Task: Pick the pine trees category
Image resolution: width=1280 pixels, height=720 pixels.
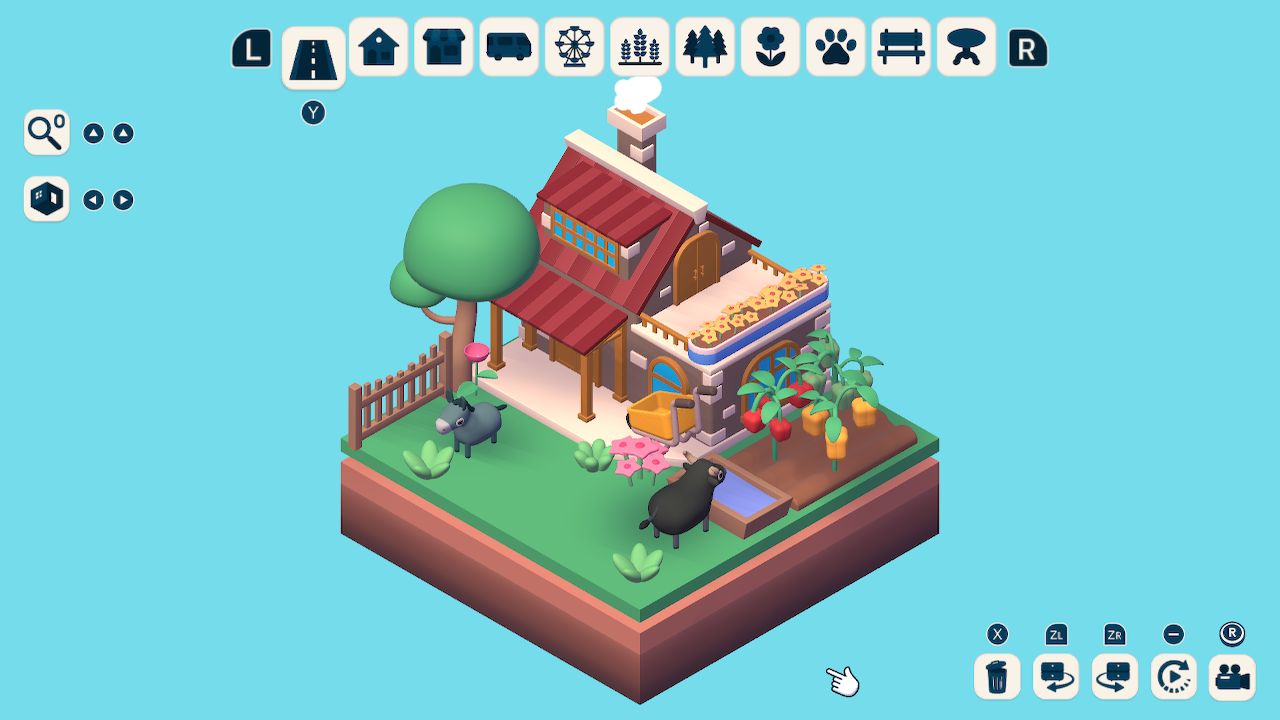Action: [704, 46]
